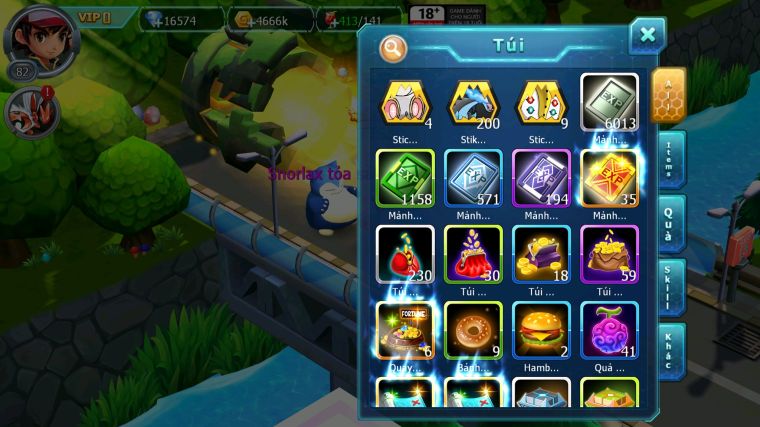
Task: Select the orange honeycomb All tab
Action: [668, 95]
